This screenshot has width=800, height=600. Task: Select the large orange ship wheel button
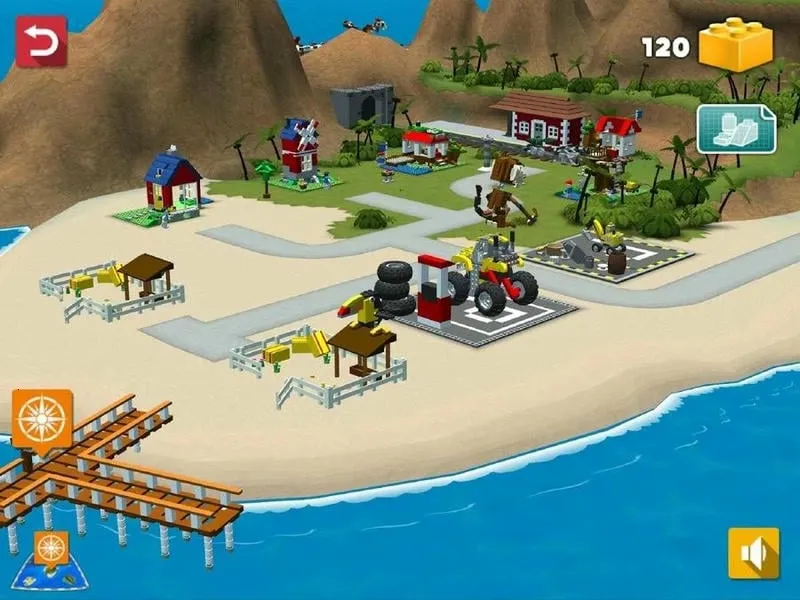[42, 417]
